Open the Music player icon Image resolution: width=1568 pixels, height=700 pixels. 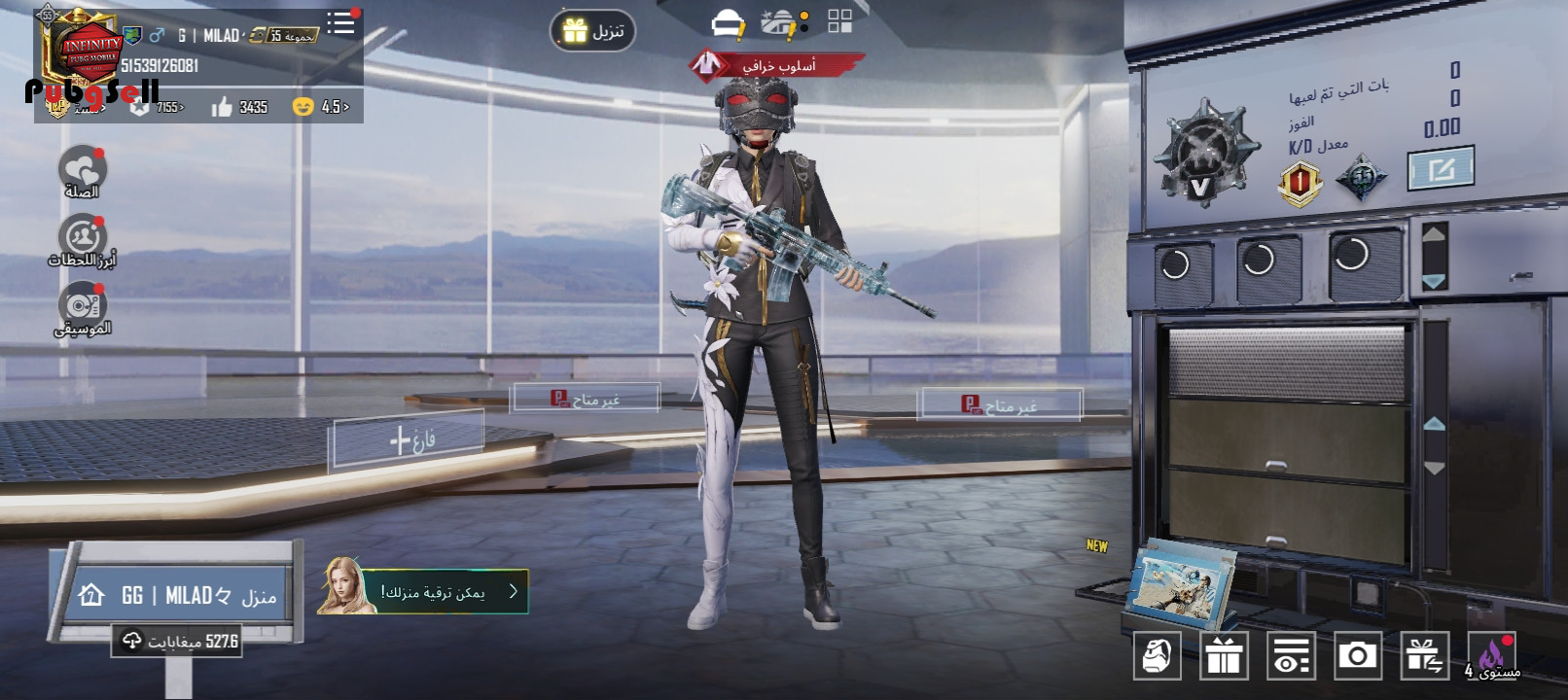[83, 307]
